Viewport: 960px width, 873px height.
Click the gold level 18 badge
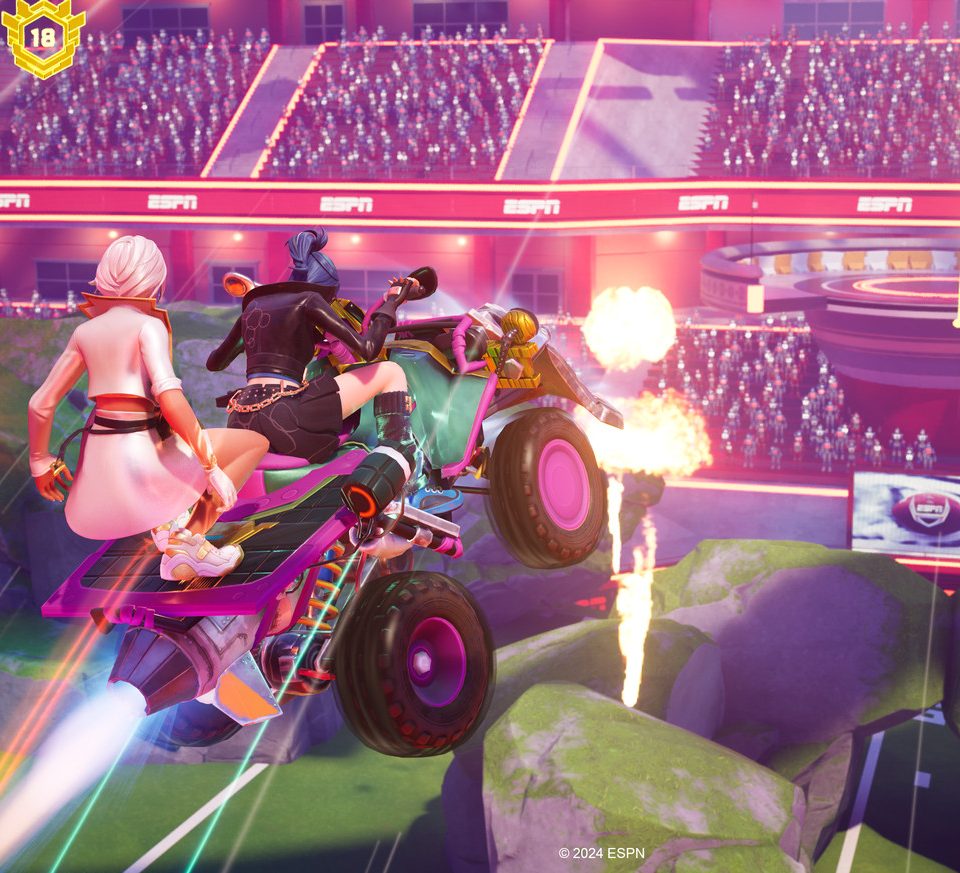42,38
